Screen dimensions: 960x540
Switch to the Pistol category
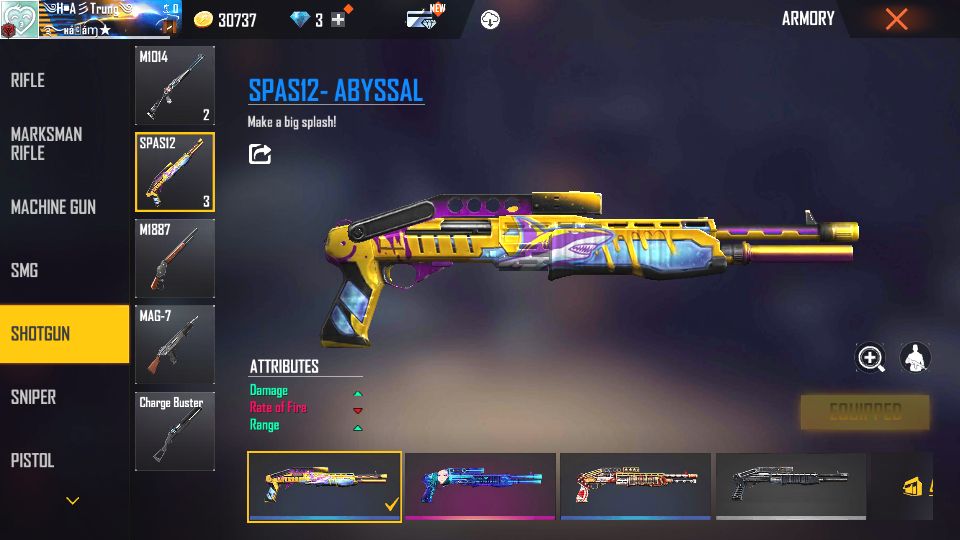pos(32,460)
